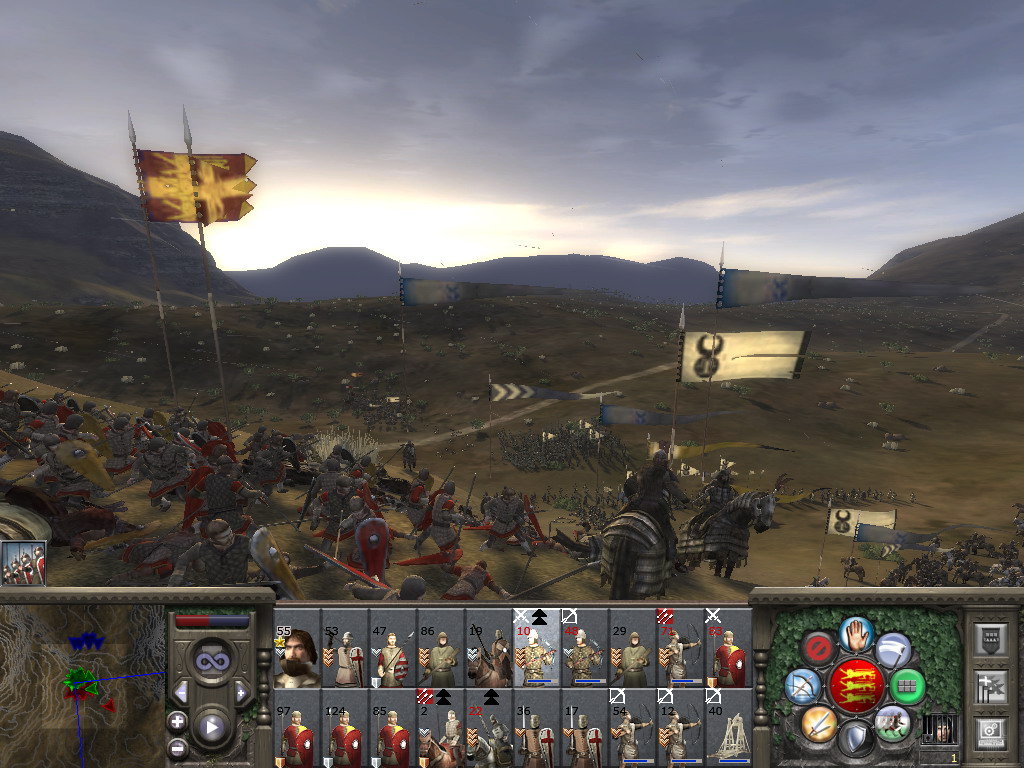Viewport: 1024px width, 768px height.
Task: Zoom in the minimap with plus button
Action: 178,721
